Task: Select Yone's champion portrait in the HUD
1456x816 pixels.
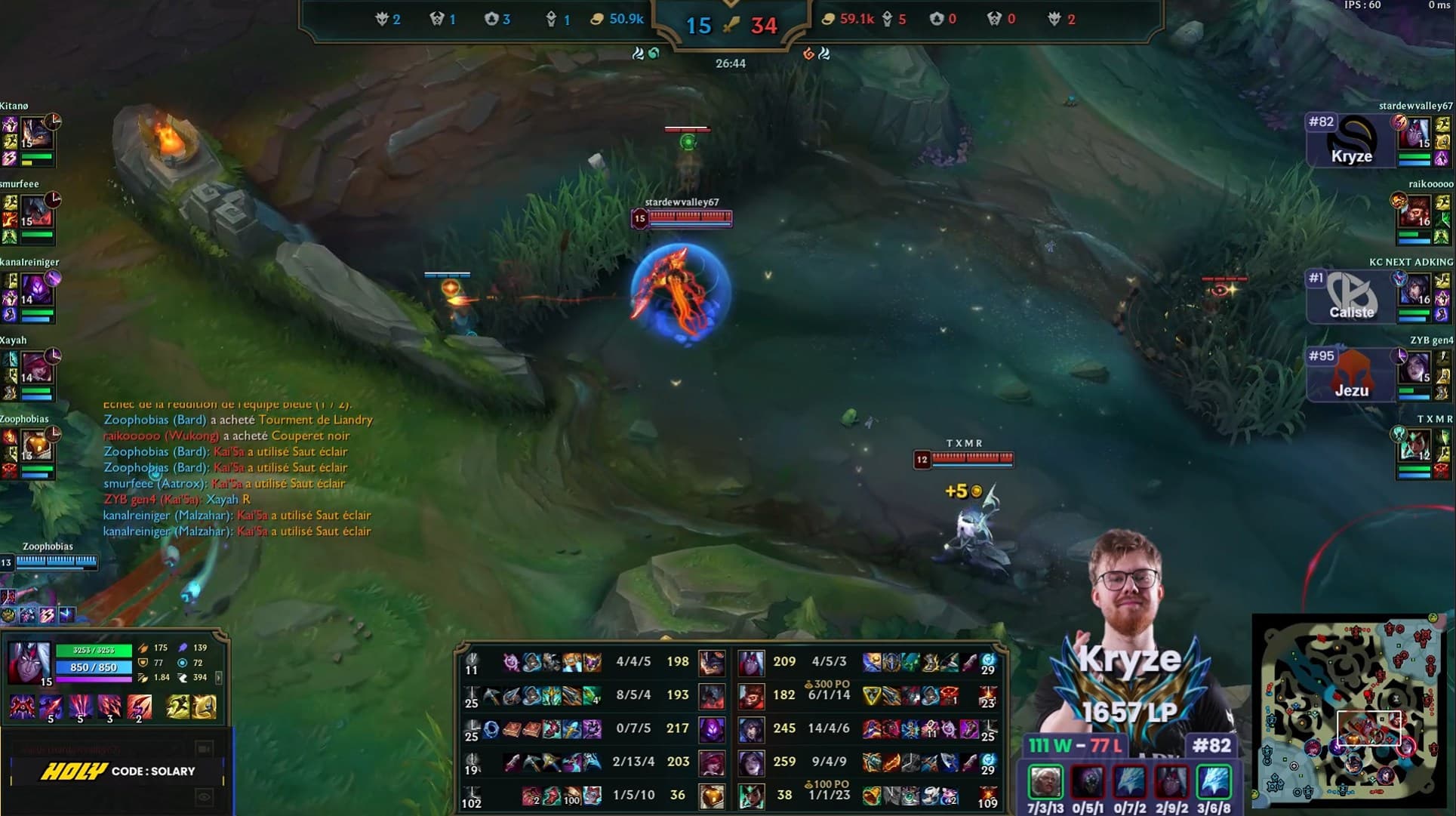Action: (x=29, y=663)
